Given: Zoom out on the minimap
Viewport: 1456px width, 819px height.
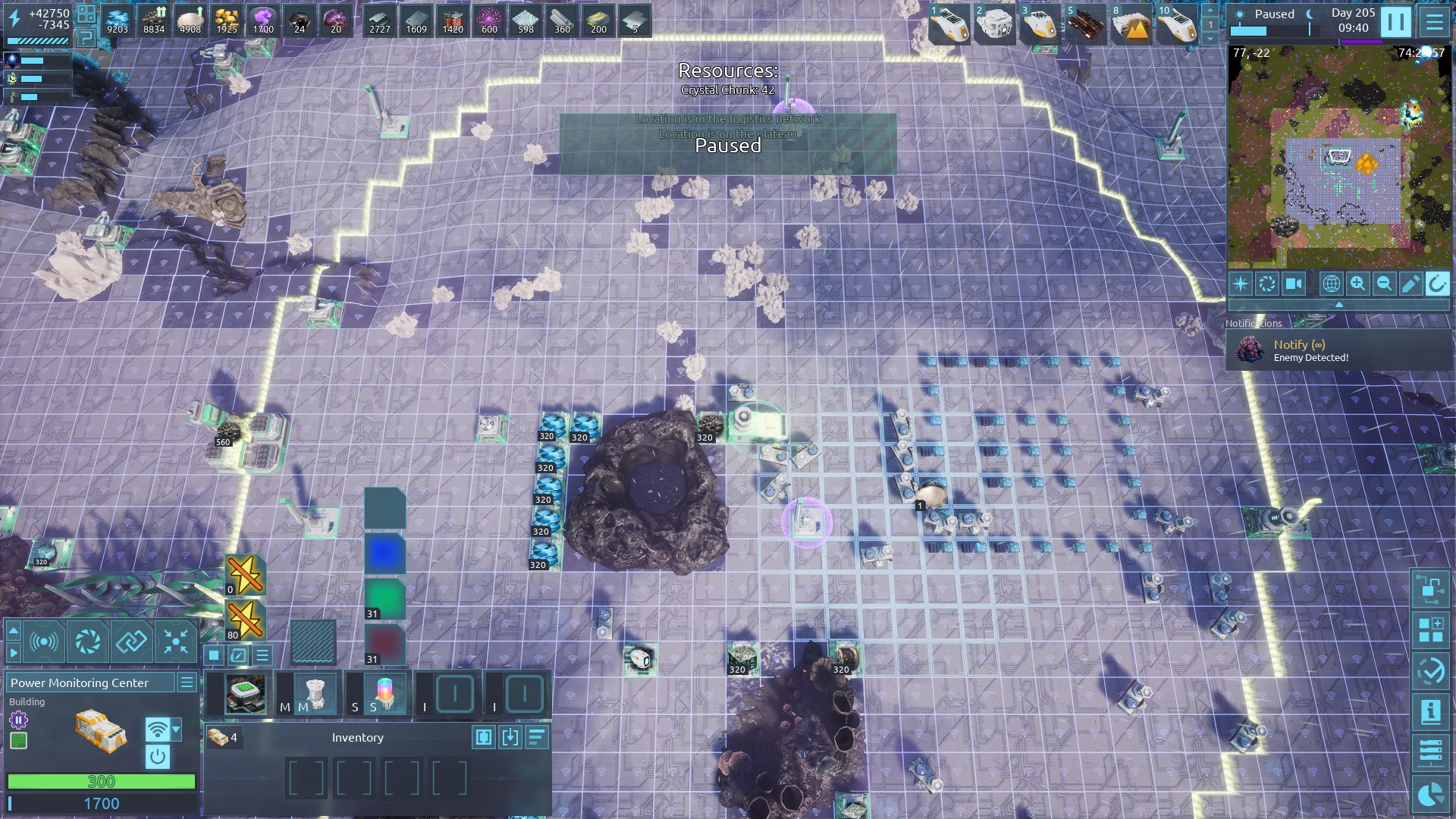Looking at the screenshot, I should click(1384, 284).
